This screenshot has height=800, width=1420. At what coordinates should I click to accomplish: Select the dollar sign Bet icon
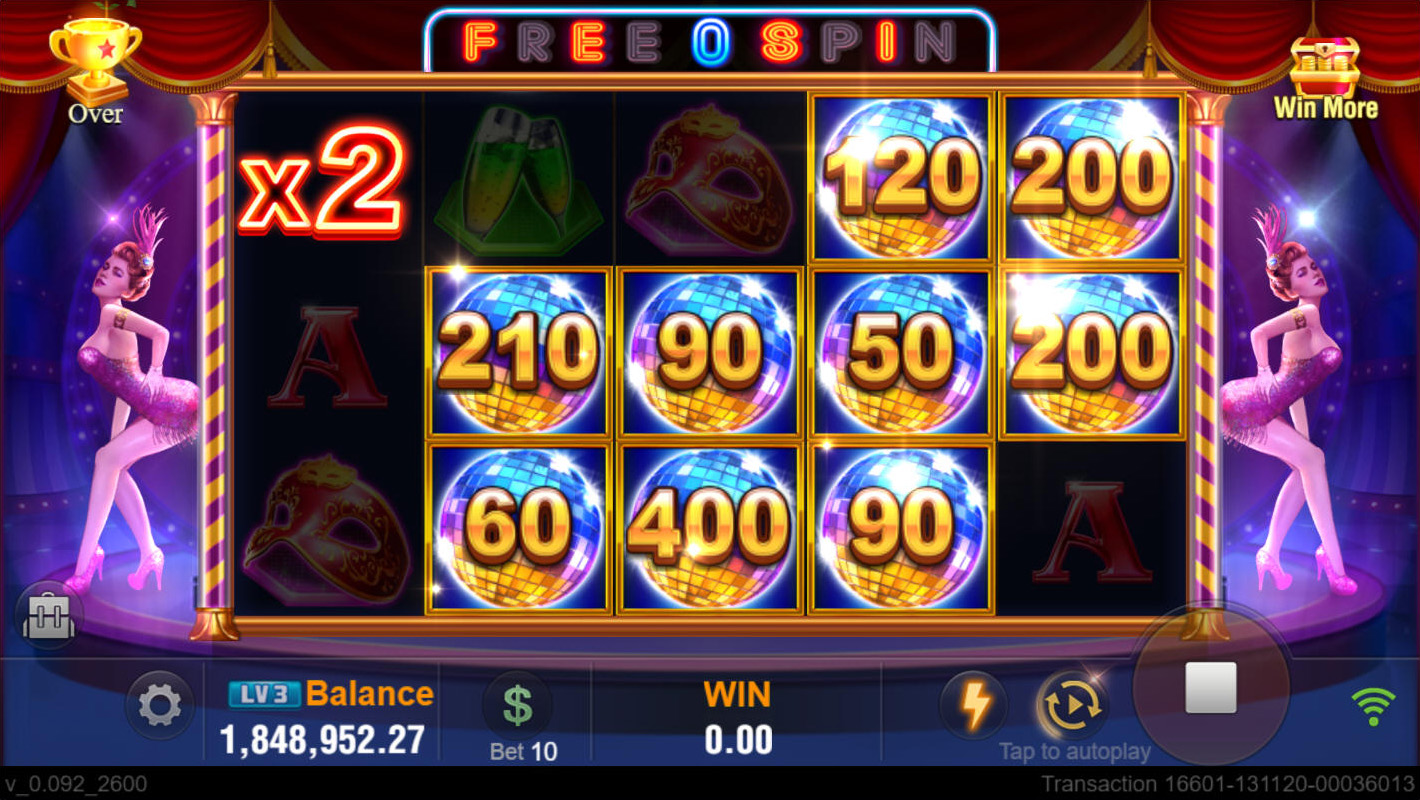click(x=519, y=704)
